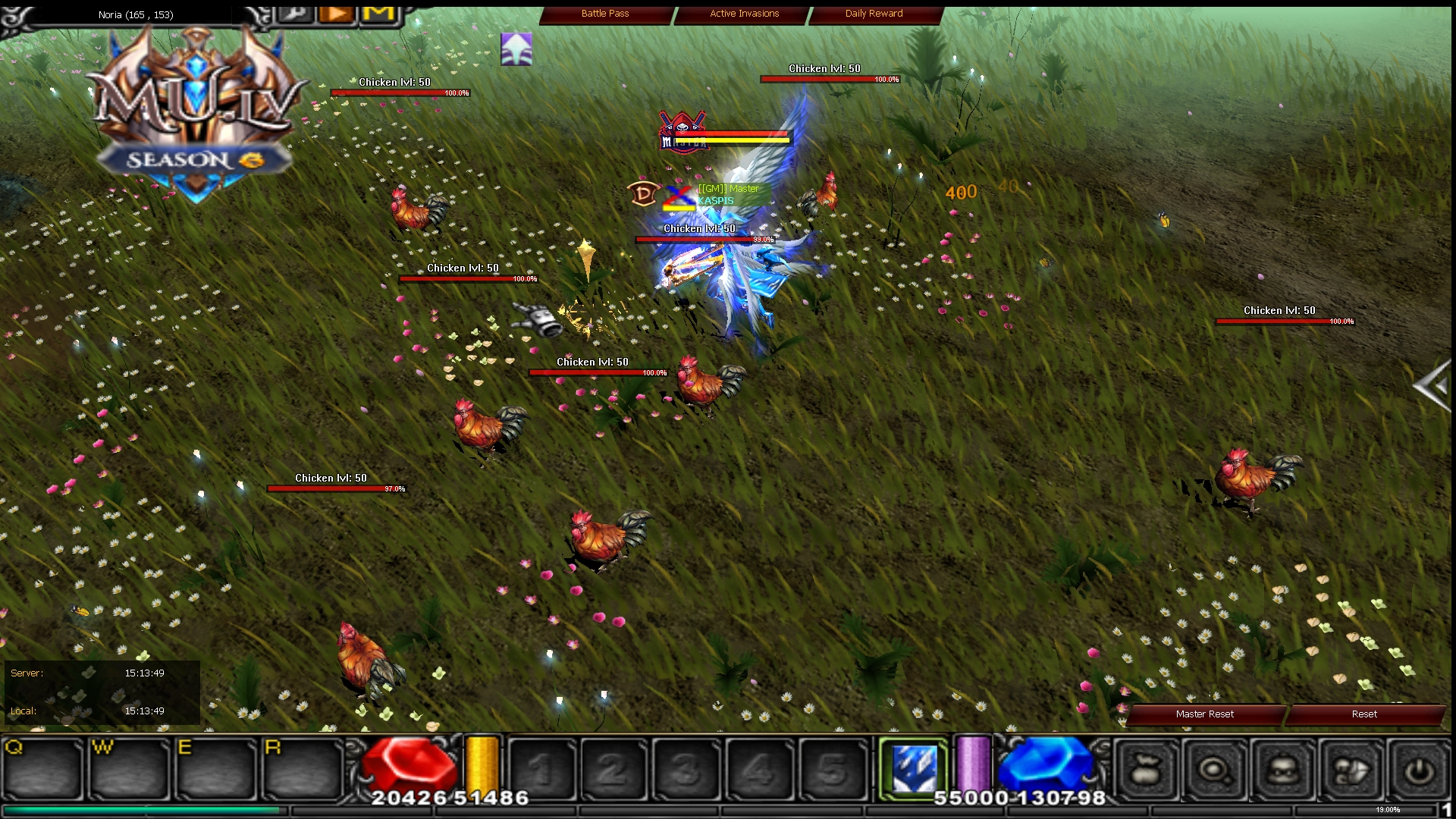Click the Noria coordinates label

click(x=135, y=14)
